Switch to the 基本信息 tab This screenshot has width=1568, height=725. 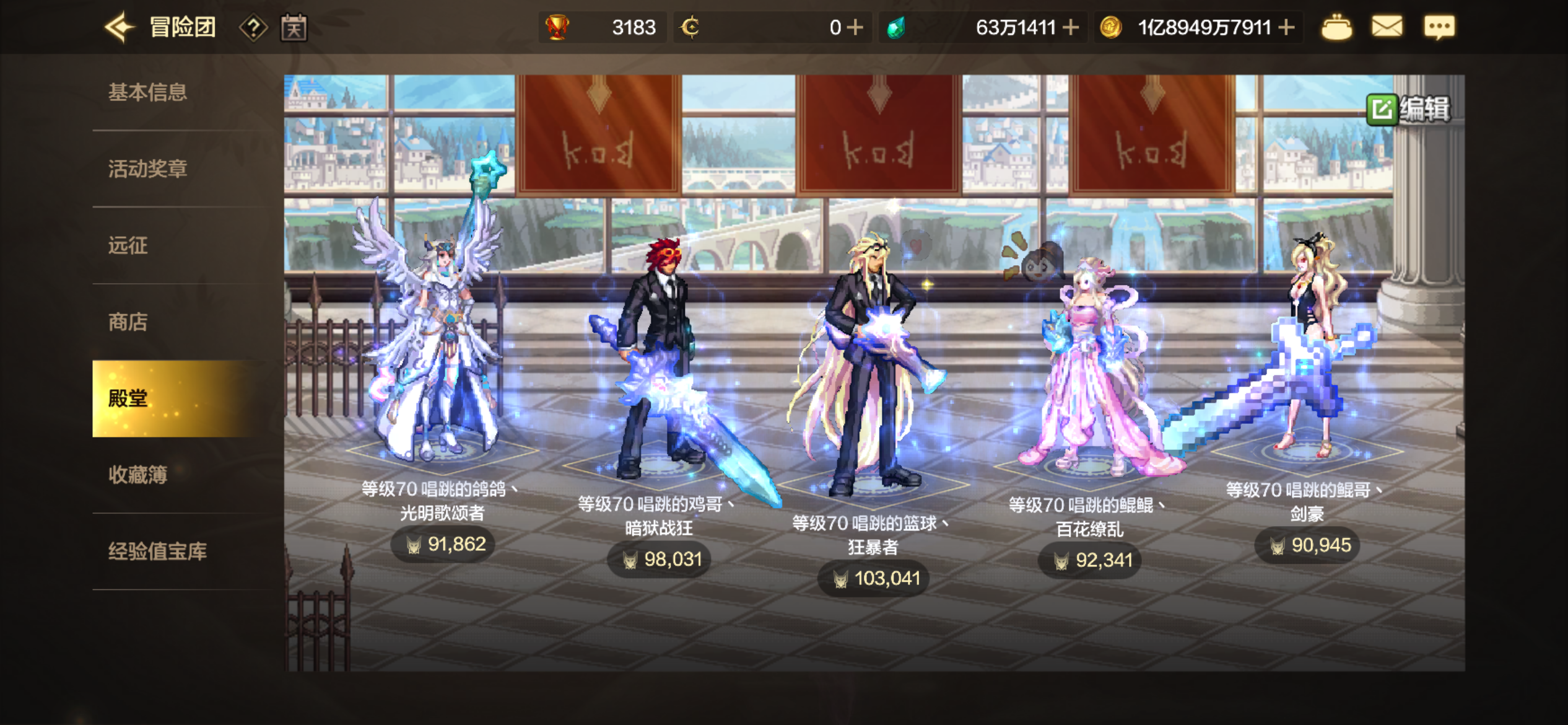click(x=149, y=92)
